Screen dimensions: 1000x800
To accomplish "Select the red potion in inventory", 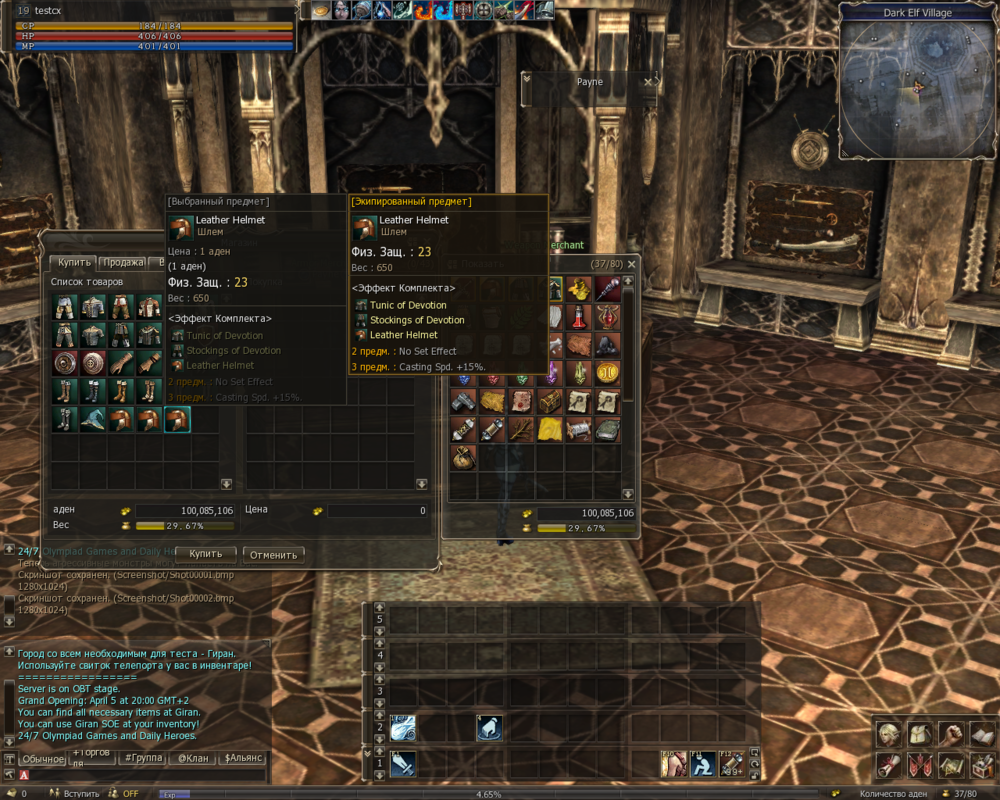I will [579, 318].
